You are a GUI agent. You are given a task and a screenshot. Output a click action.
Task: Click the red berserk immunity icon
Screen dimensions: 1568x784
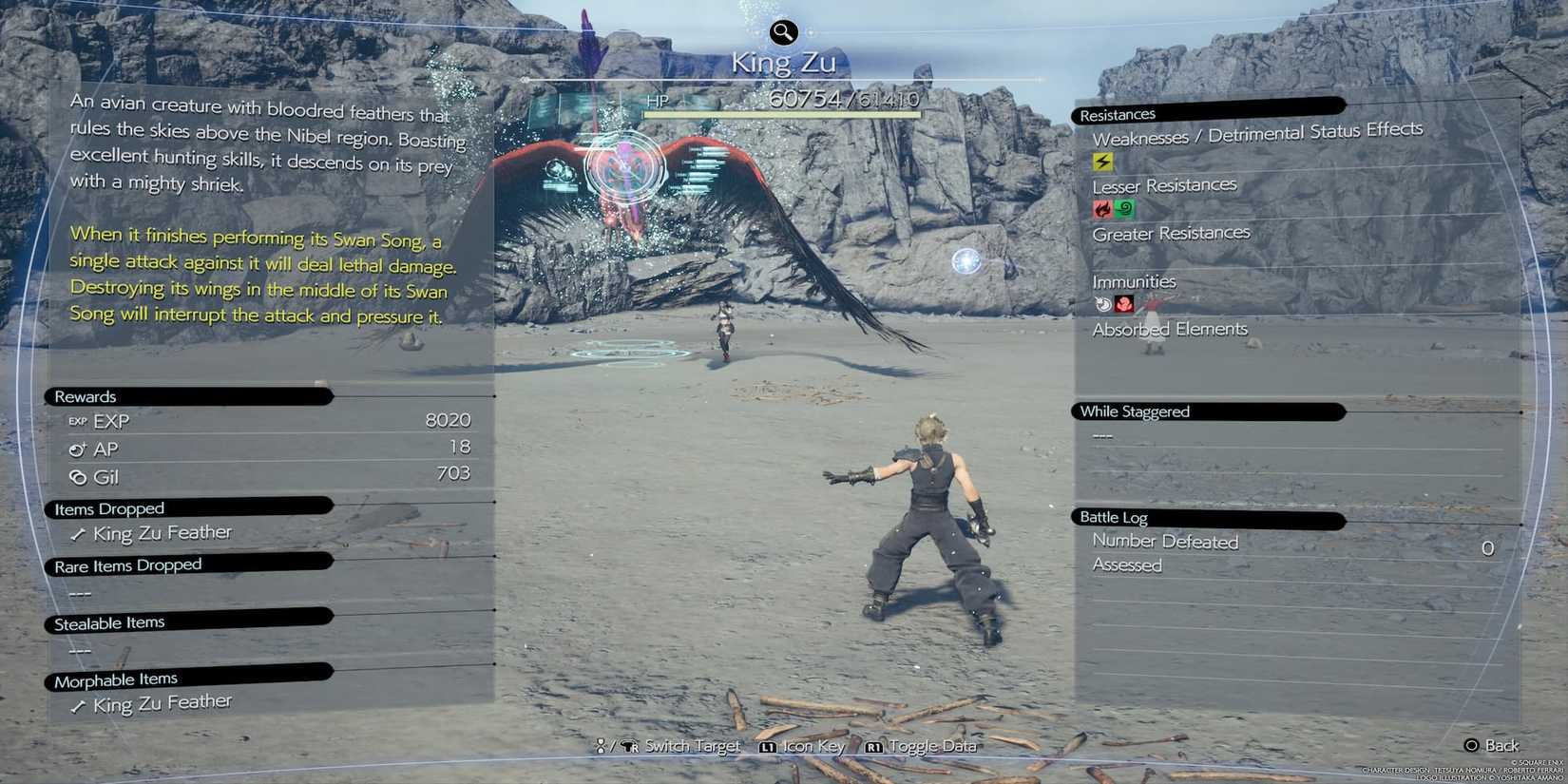coord(1124,304)
